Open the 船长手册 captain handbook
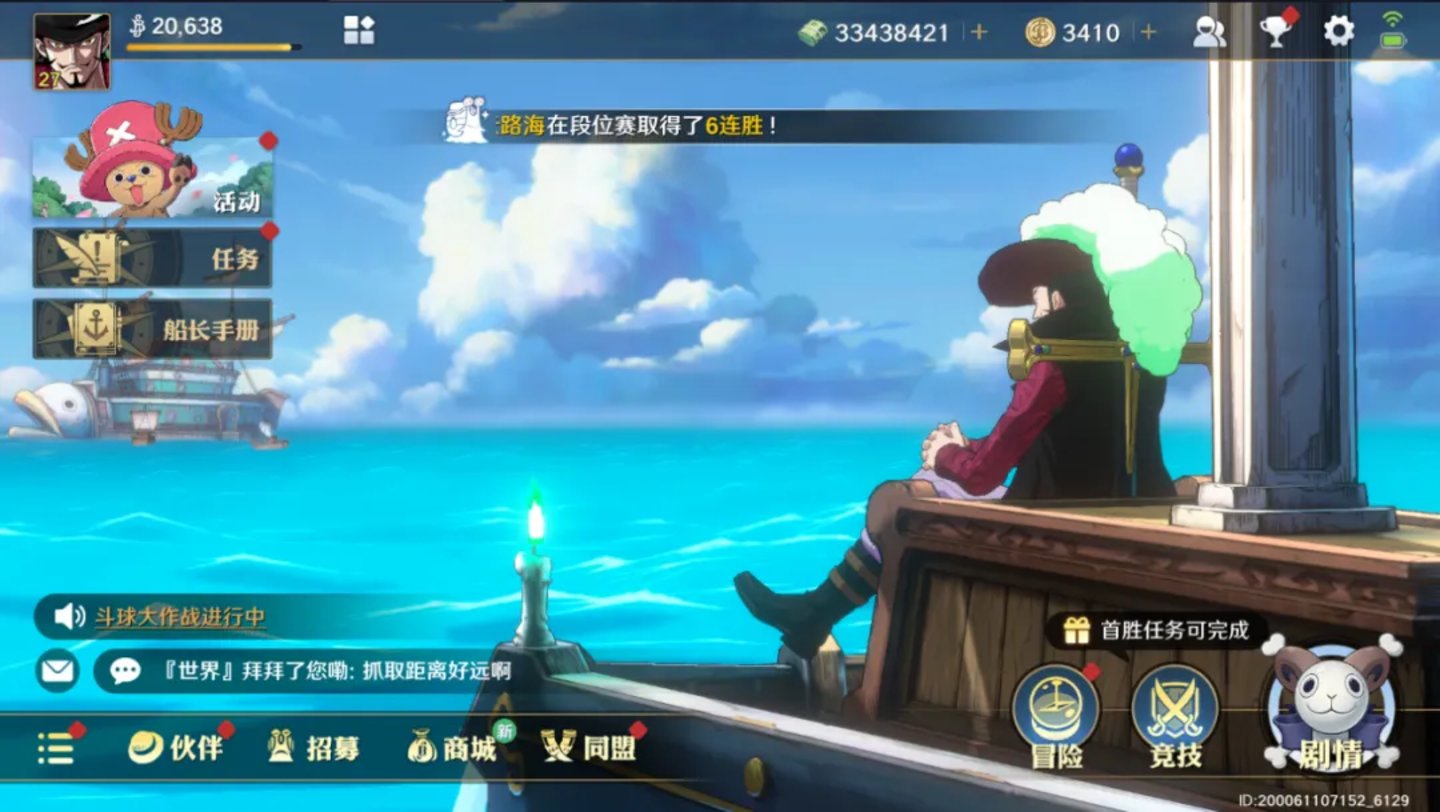Image resolution: width=1440 pixels, height=812 pixels. 153,329
